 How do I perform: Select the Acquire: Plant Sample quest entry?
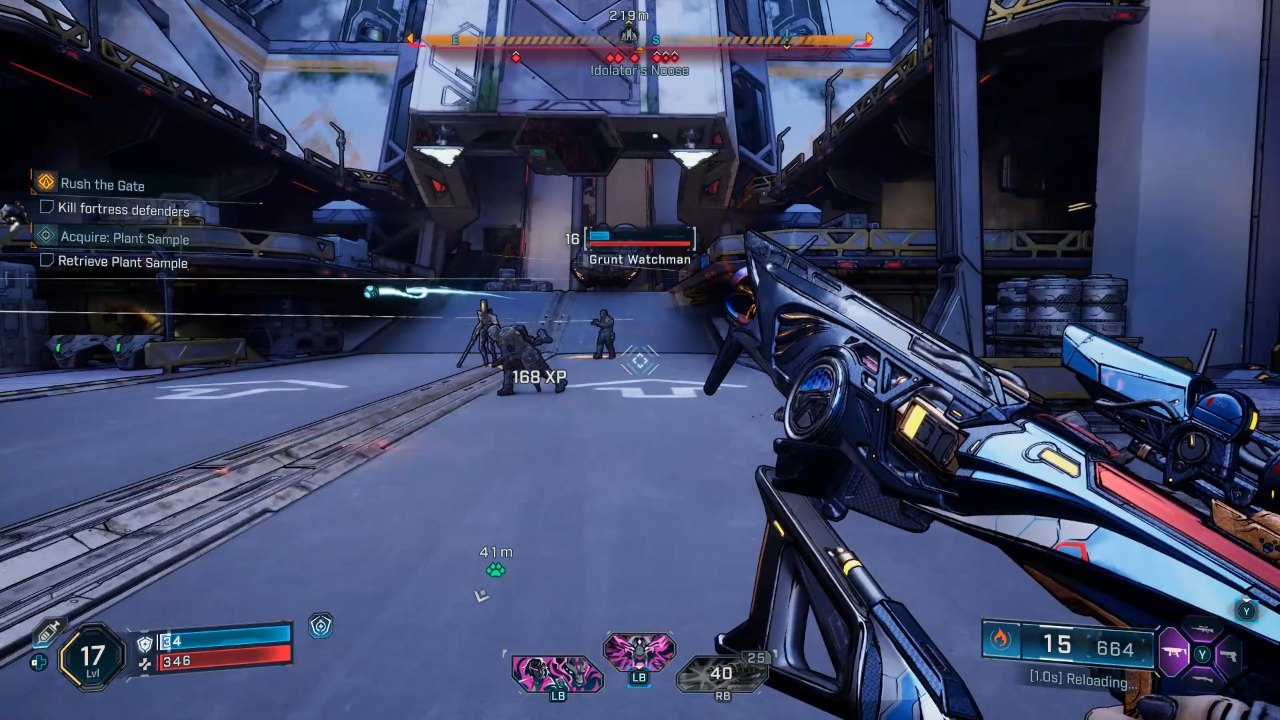tap(124, 238)
